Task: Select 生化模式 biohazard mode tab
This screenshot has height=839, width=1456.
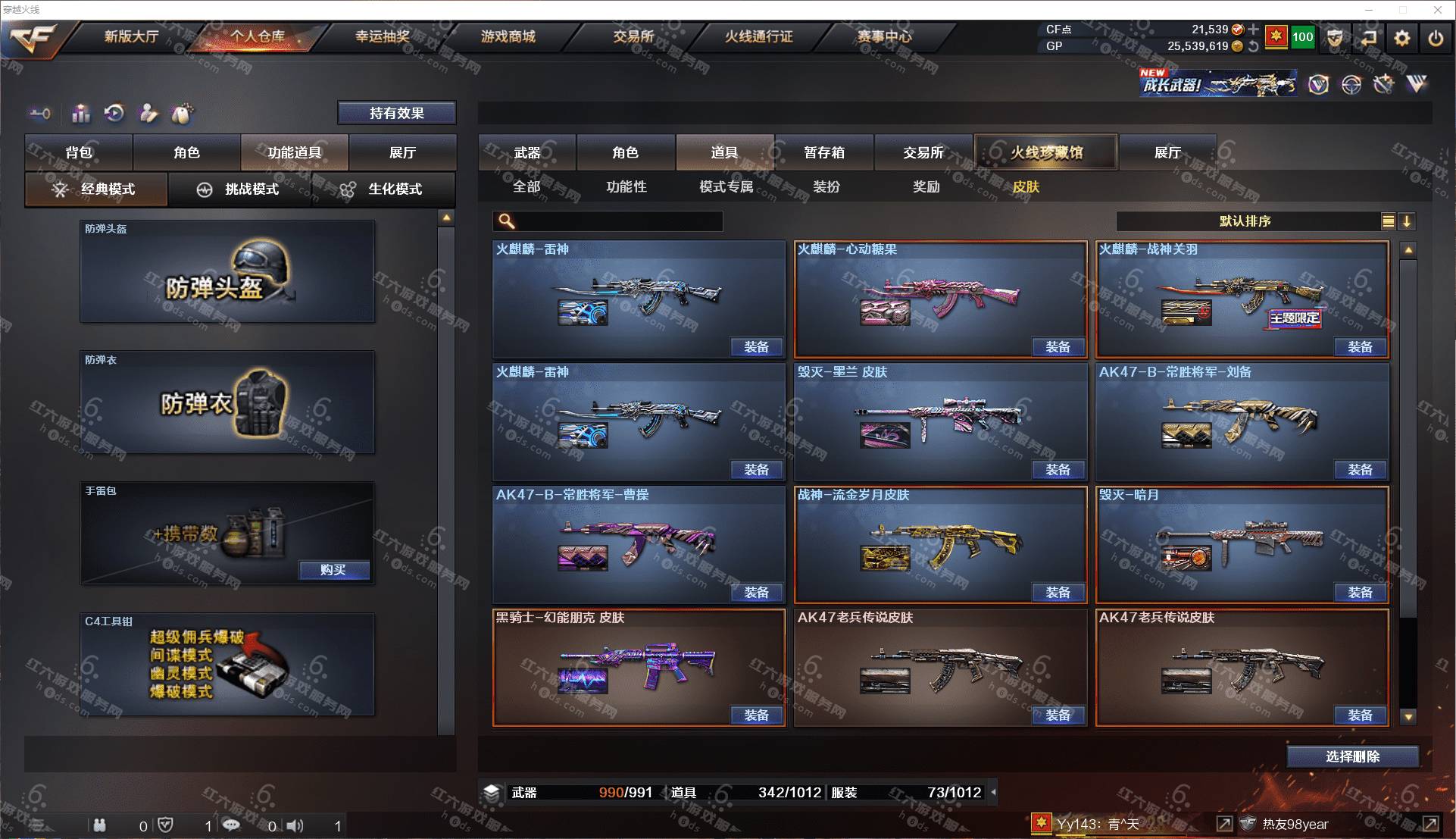Action: click(x=383, y=189)
